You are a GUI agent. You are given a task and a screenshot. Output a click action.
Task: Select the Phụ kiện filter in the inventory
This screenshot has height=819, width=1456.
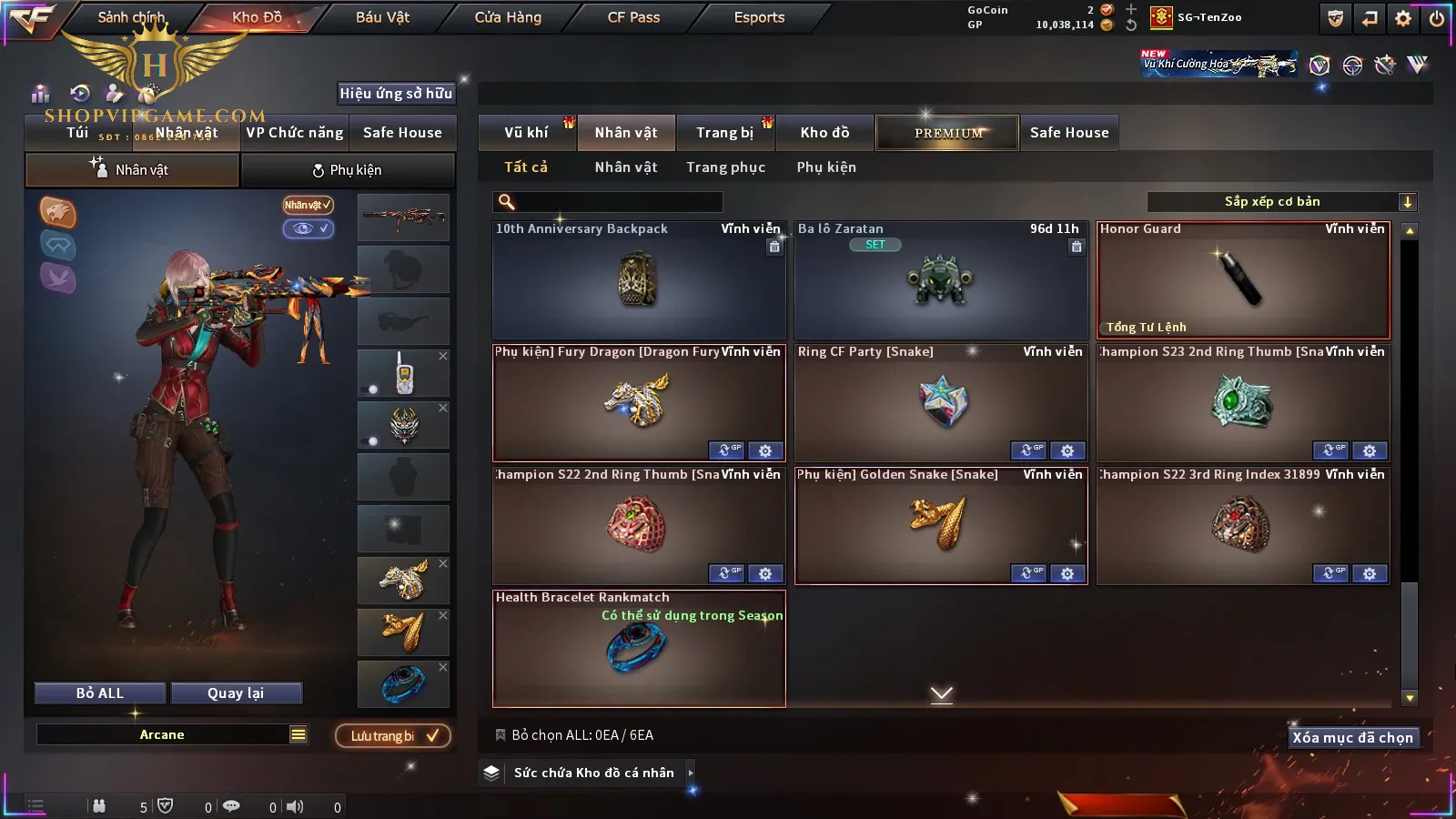click(826, 167)
